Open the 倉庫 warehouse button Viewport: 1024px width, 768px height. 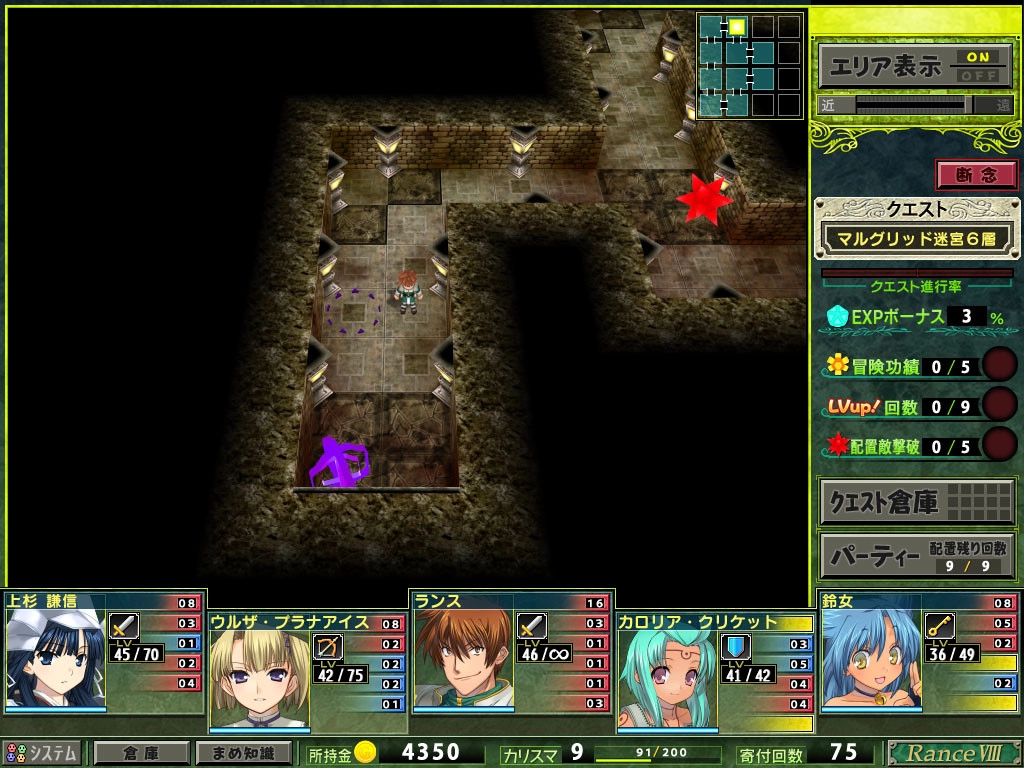141,753
